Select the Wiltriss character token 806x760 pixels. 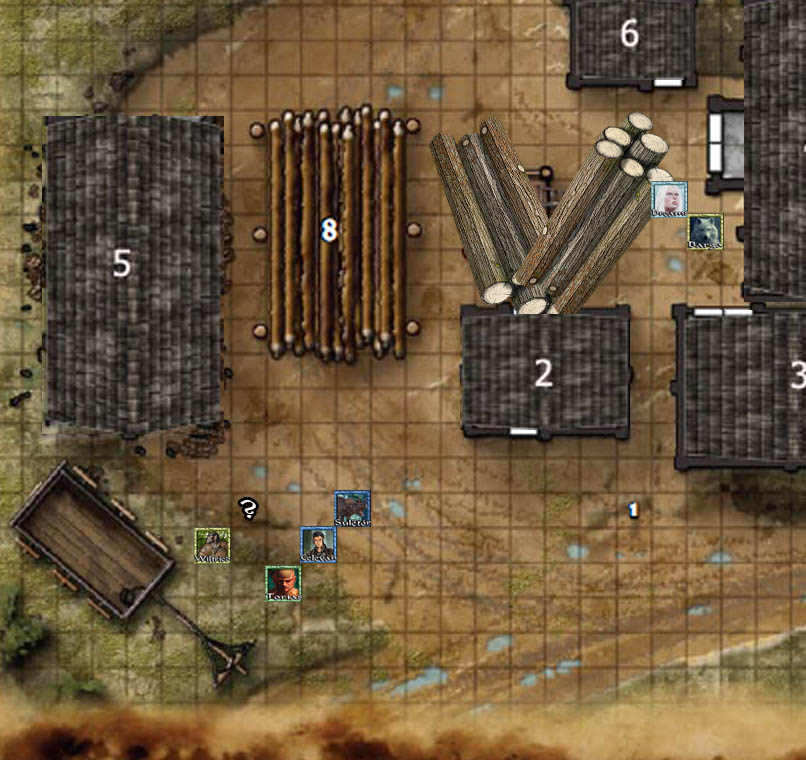[x=212, y=545]
